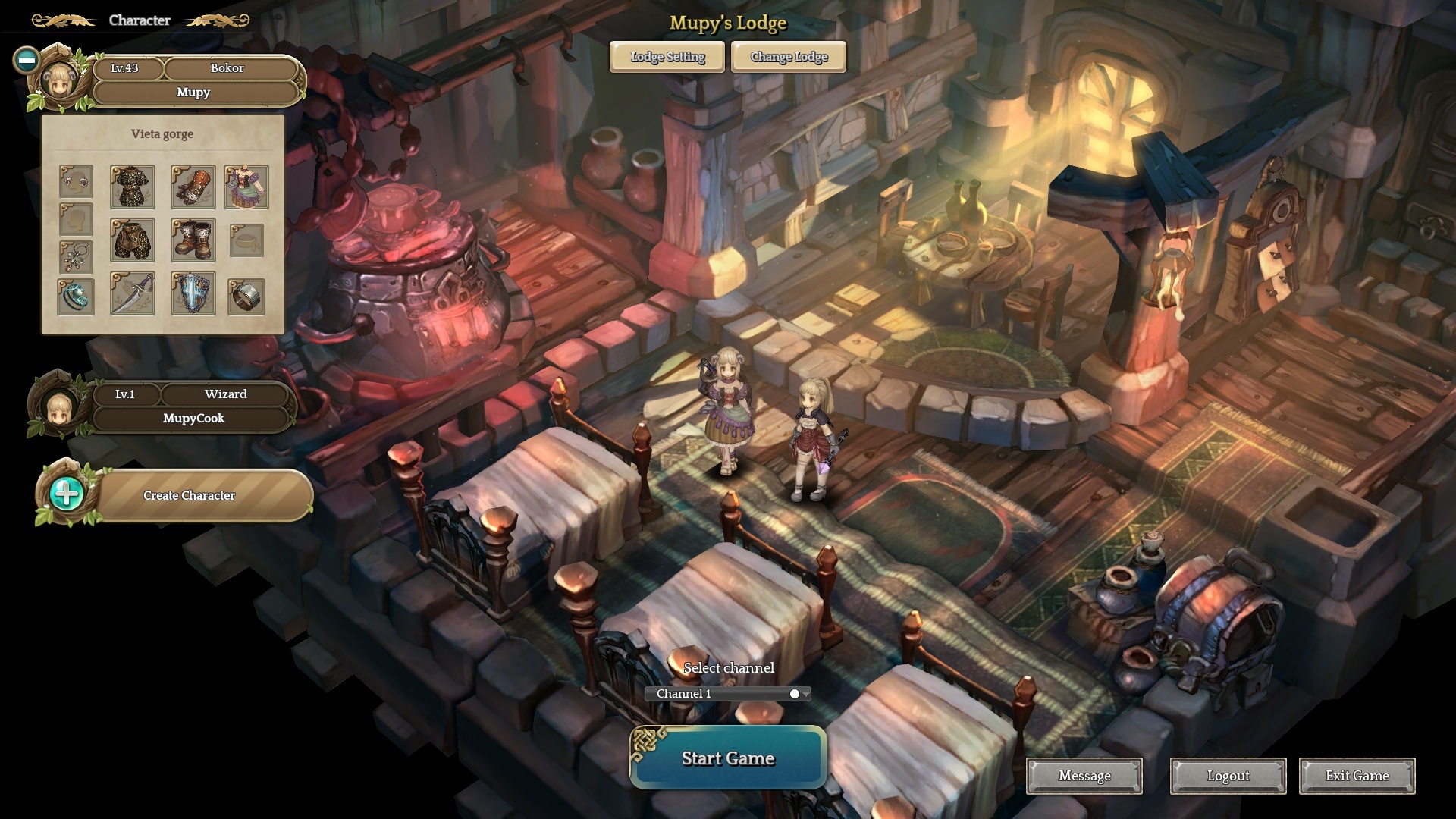Select the dress costume slot
Image resolution: width=1456 pixels, height=819 pixels.
tap(246, 187)
